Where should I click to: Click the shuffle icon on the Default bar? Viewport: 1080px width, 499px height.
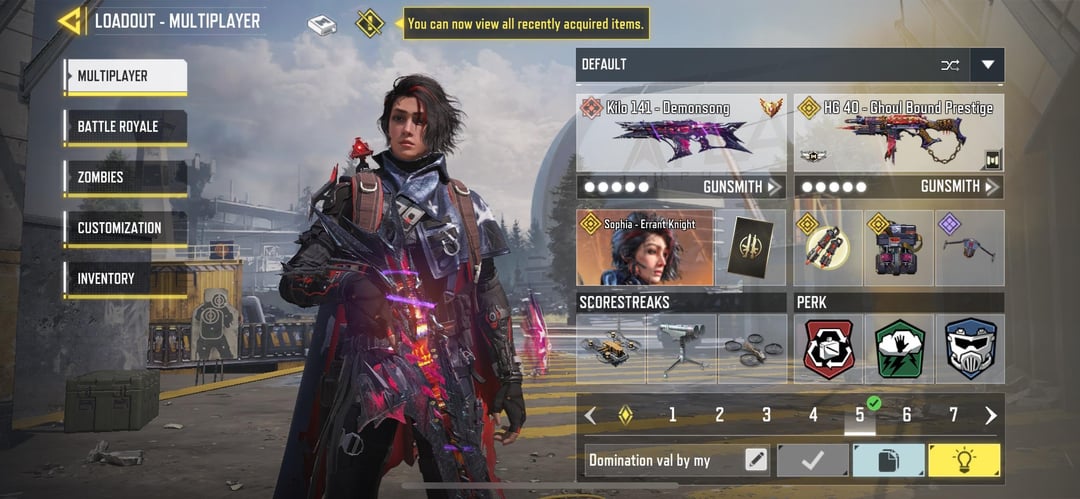click(x=949, y=65)
